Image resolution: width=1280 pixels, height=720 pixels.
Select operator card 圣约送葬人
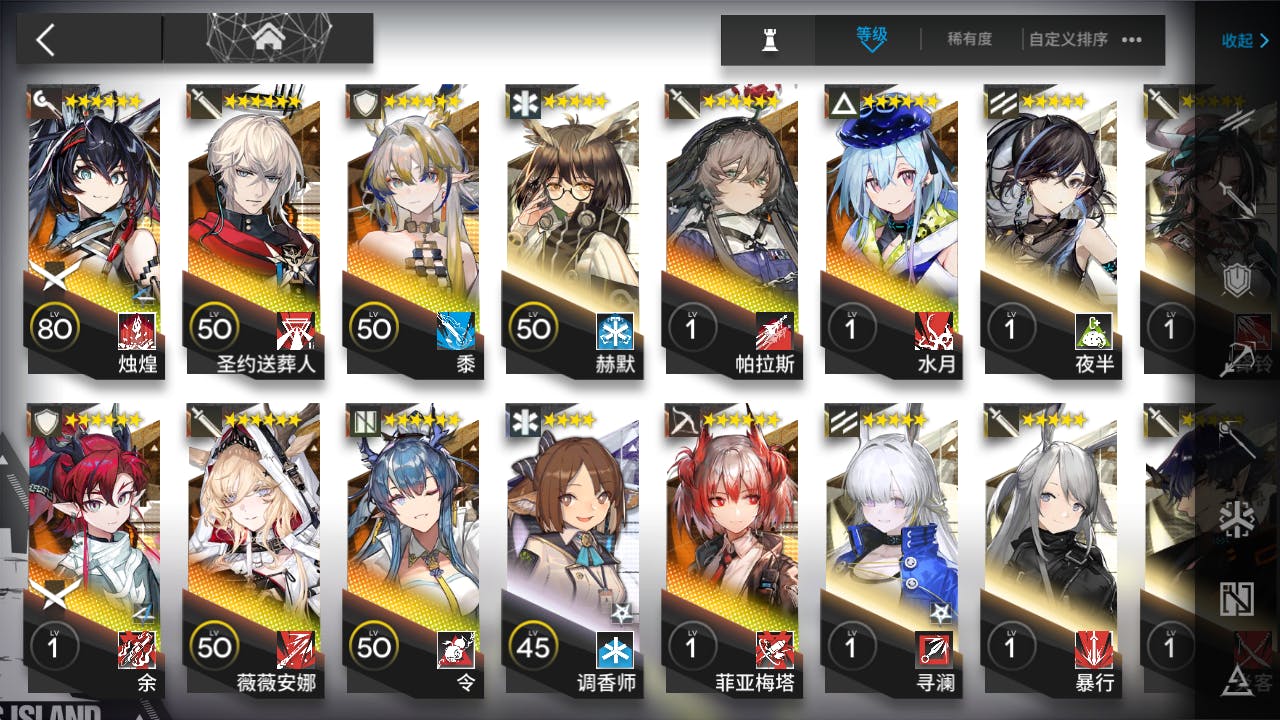pyautogui.click(x=254, y=230)
